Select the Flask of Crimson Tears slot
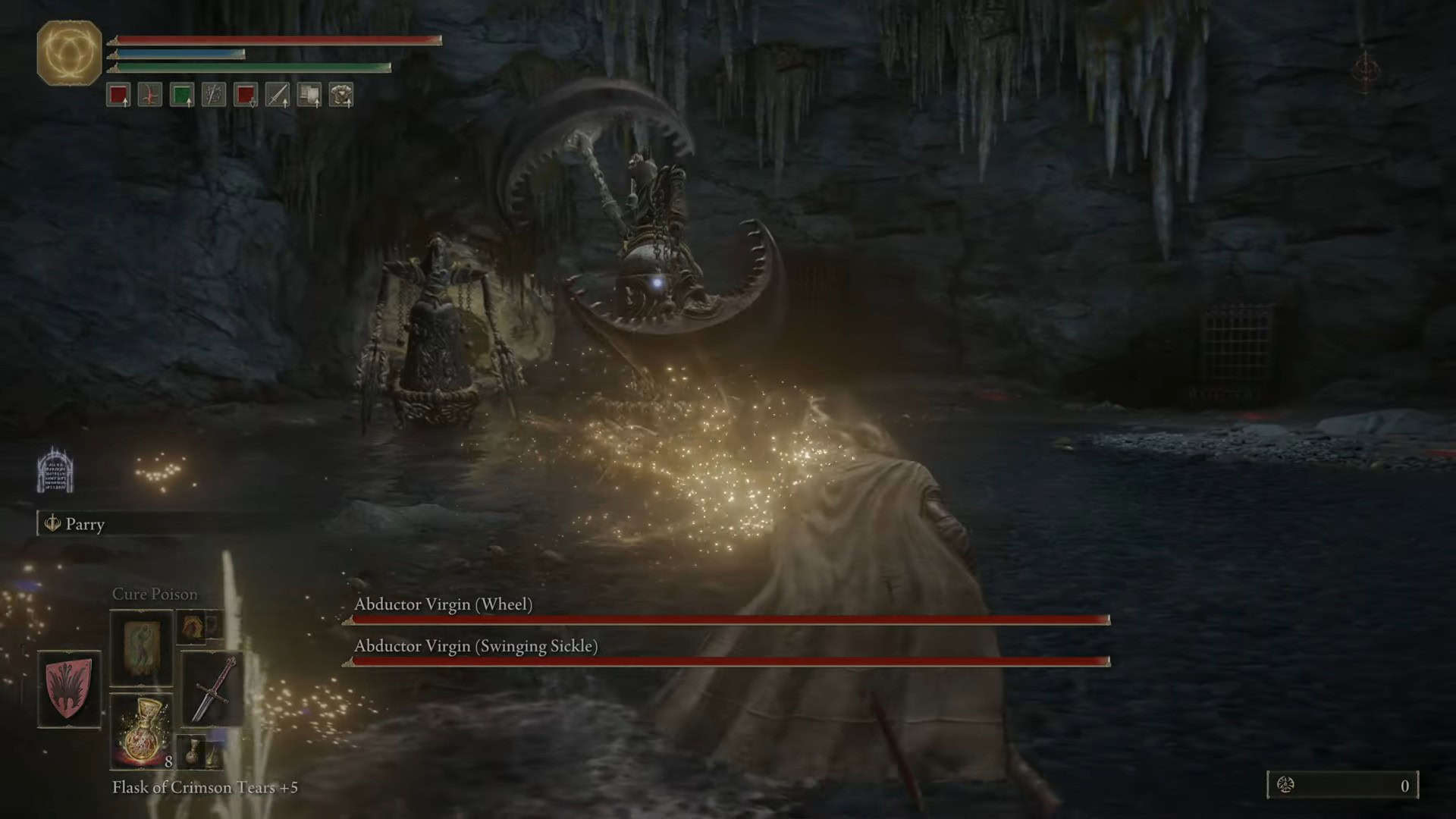1456x819 pixels. (x=141, y=731)
